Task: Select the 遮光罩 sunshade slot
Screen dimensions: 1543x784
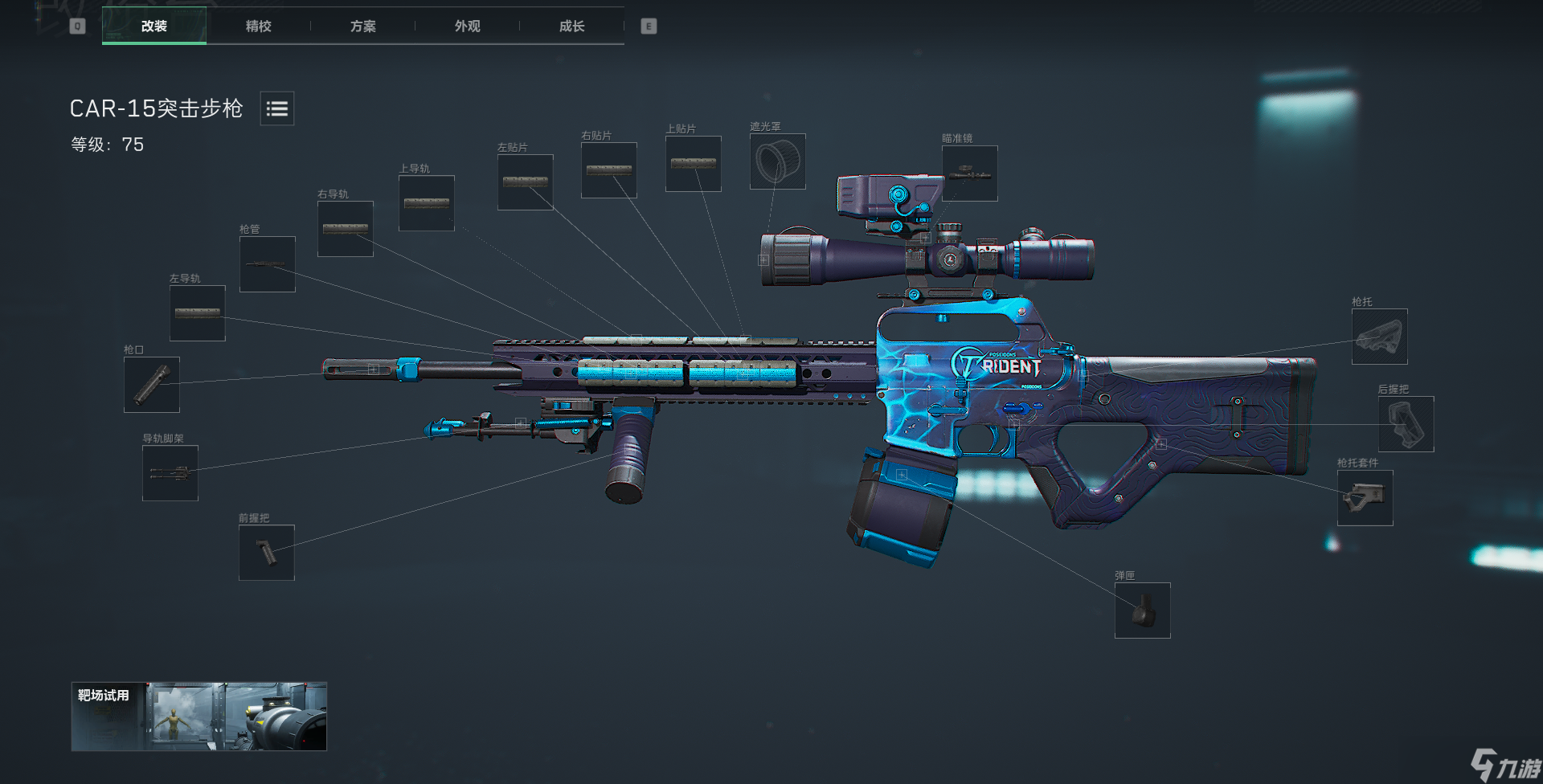Action: (x=778, y=161)
